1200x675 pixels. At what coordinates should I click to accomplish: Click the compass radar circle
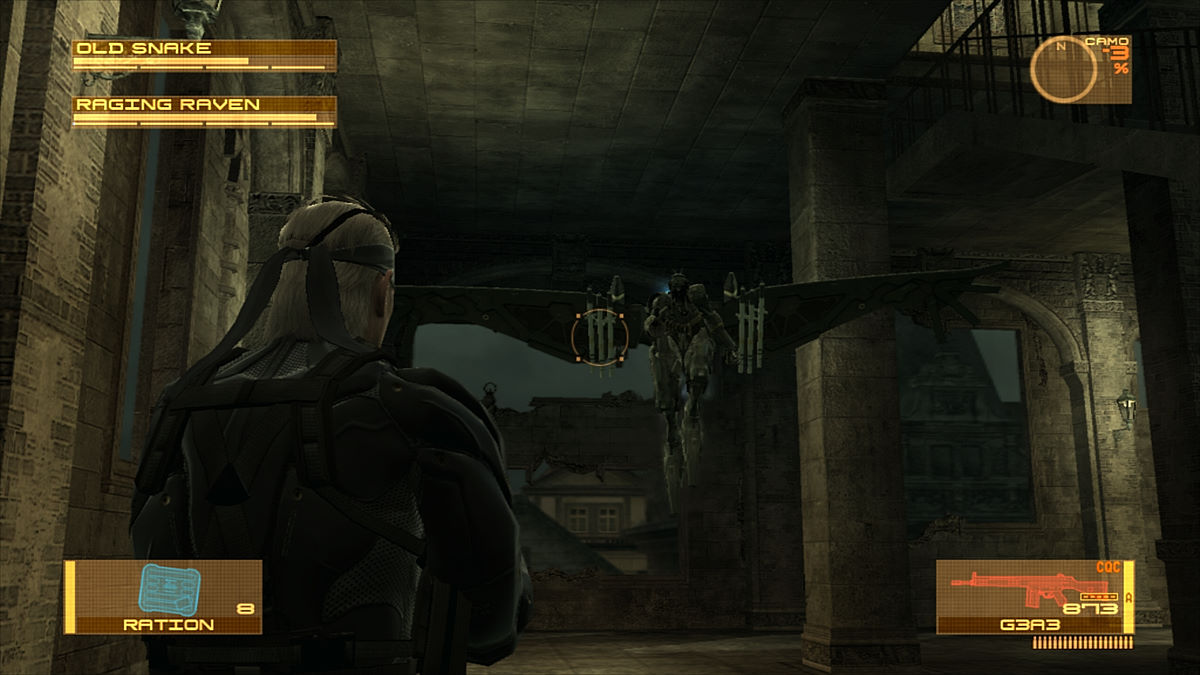[x=1063, y=69]
